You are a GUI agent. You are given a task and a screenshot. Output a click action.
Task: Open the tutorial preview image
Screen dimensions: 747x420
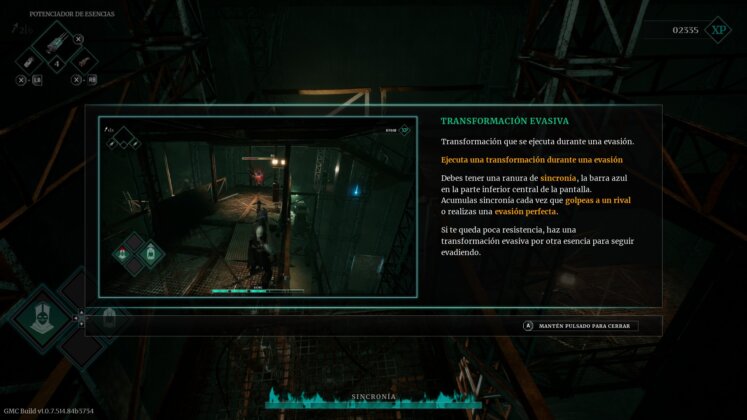pos(257,207)
